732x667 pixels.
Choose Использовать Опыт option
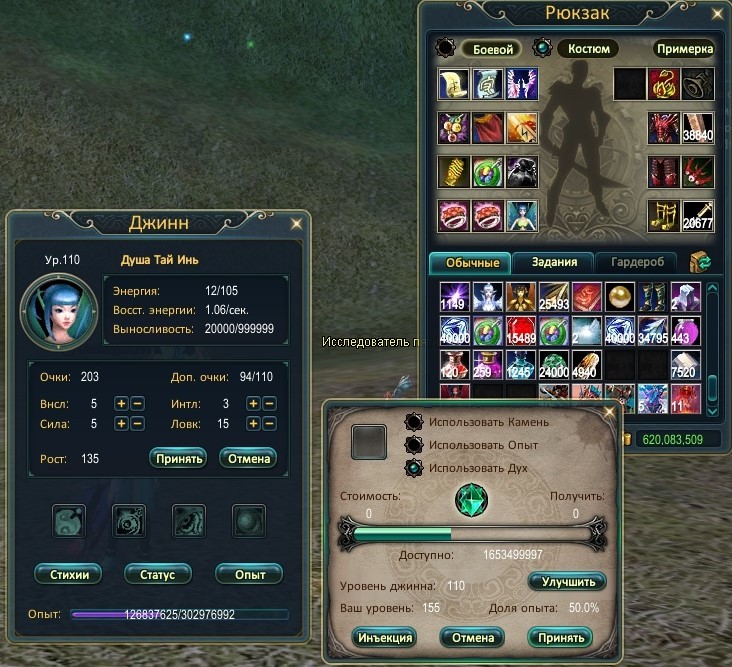413,445
